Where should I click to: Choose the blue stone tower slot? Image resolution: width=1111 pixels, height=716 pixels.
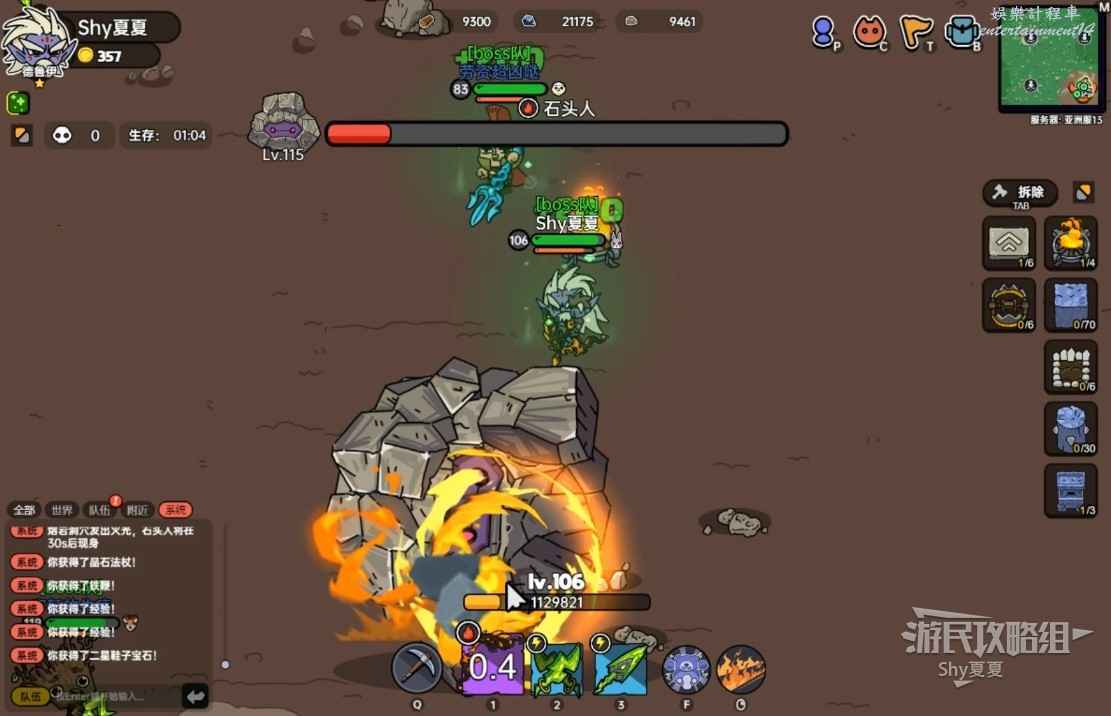pyautogui.click(x=1070, y=428)
